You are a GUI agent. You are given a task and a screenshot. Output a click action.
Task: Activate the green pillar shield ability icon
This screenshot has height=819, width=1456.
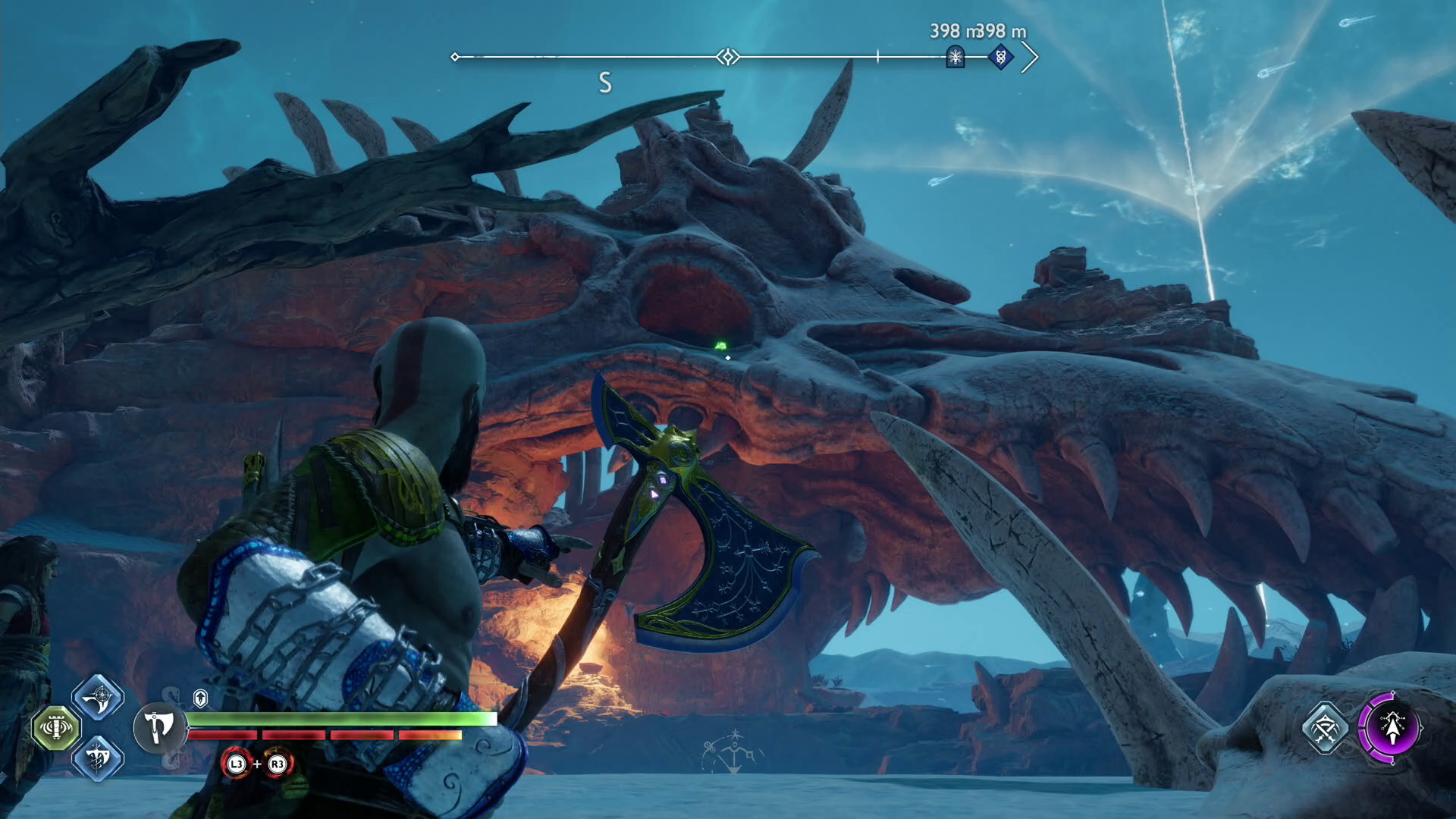tap(56, 728)
